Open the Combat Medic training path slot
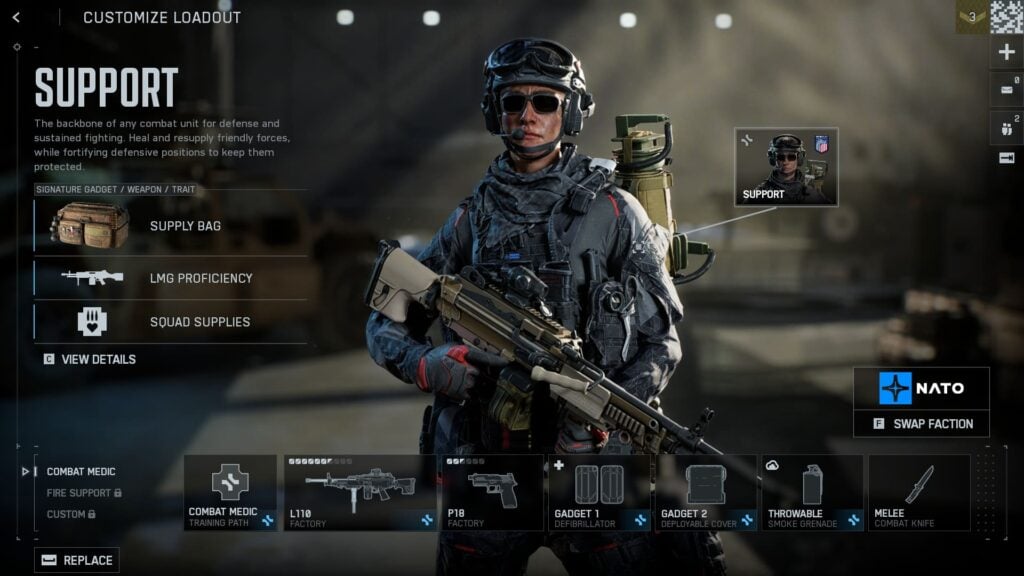Screen dimensions: 1024x576 tap(230, 492)
